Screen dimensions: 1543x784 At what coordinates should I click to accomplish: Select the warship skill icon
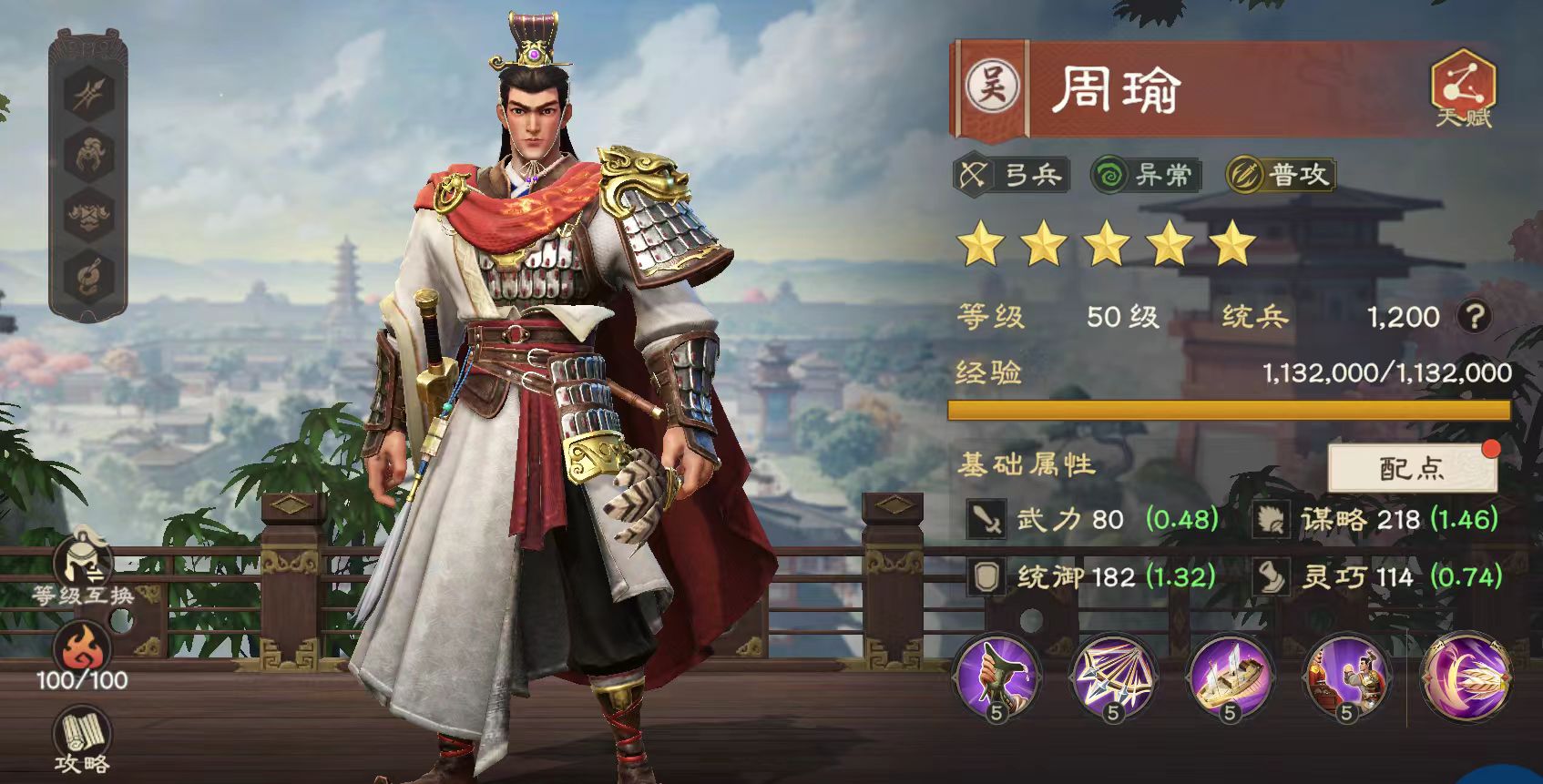pyautogui.click(x=1231, y=678)
